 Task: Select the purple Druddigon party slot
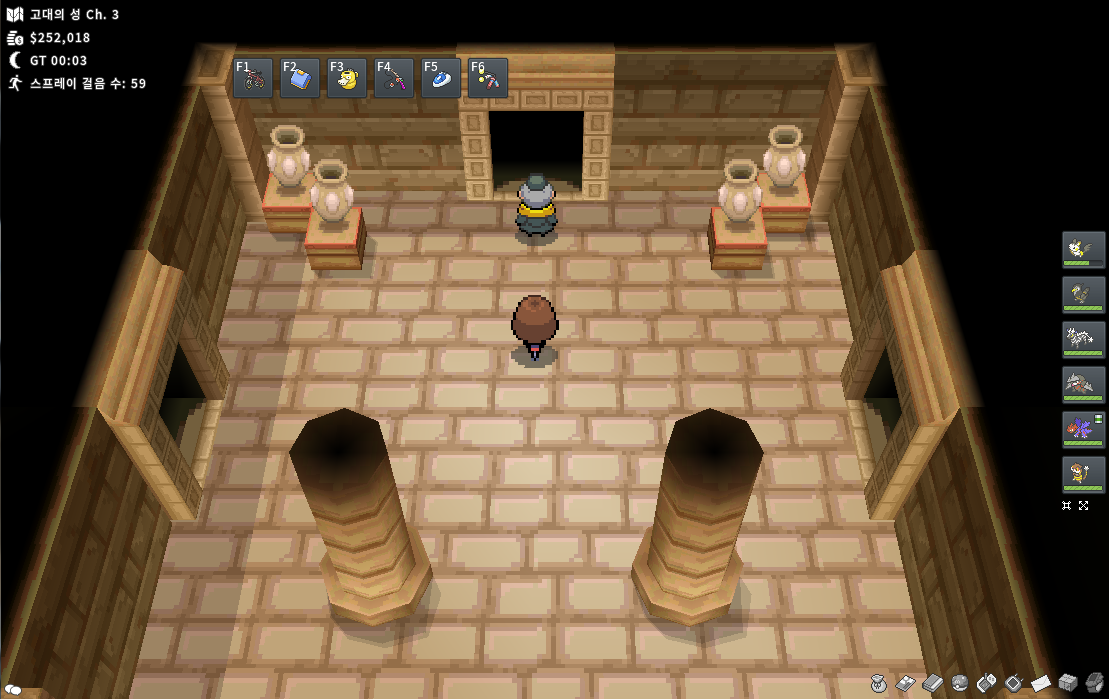(x=1083, y=429)
